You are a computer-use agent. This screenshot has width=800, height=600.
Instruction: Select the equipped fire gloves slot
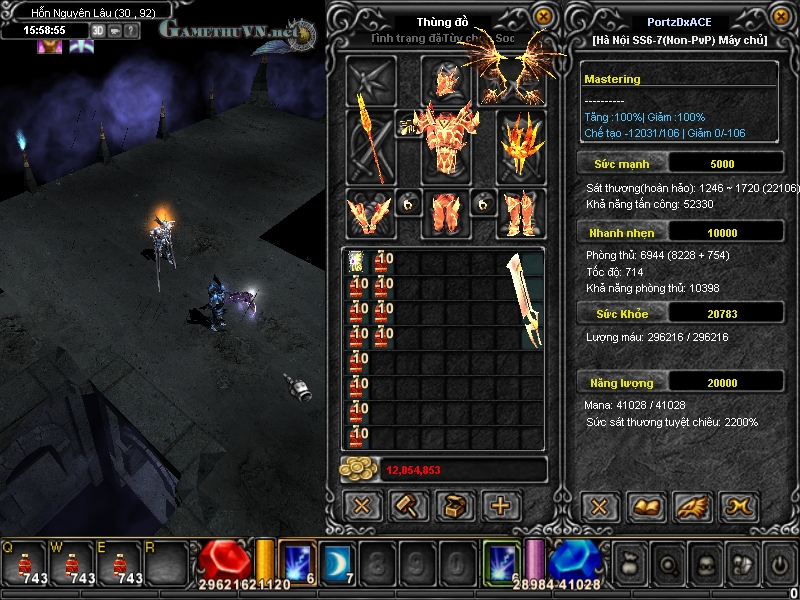point(369,213)
